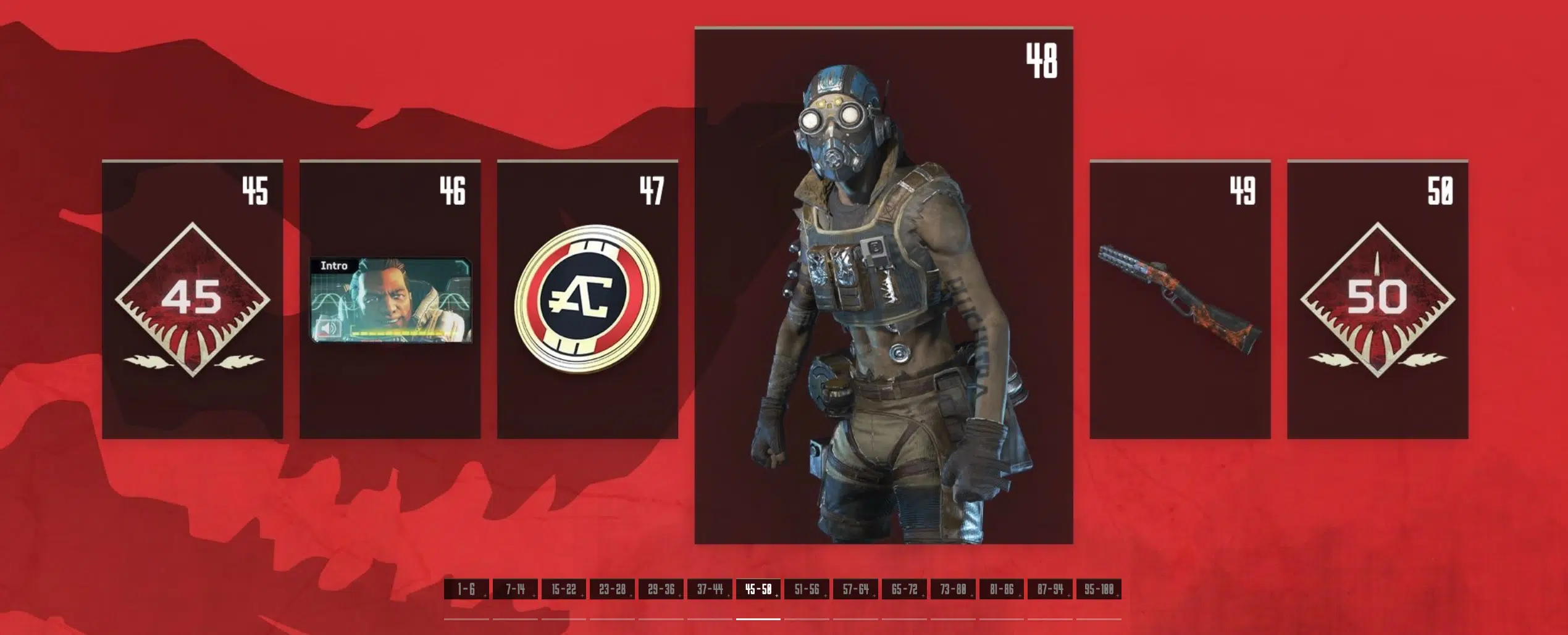1568x635 pixels.
Task: Select the level 45 badge reward card
Action: click(x=192, y=300)
